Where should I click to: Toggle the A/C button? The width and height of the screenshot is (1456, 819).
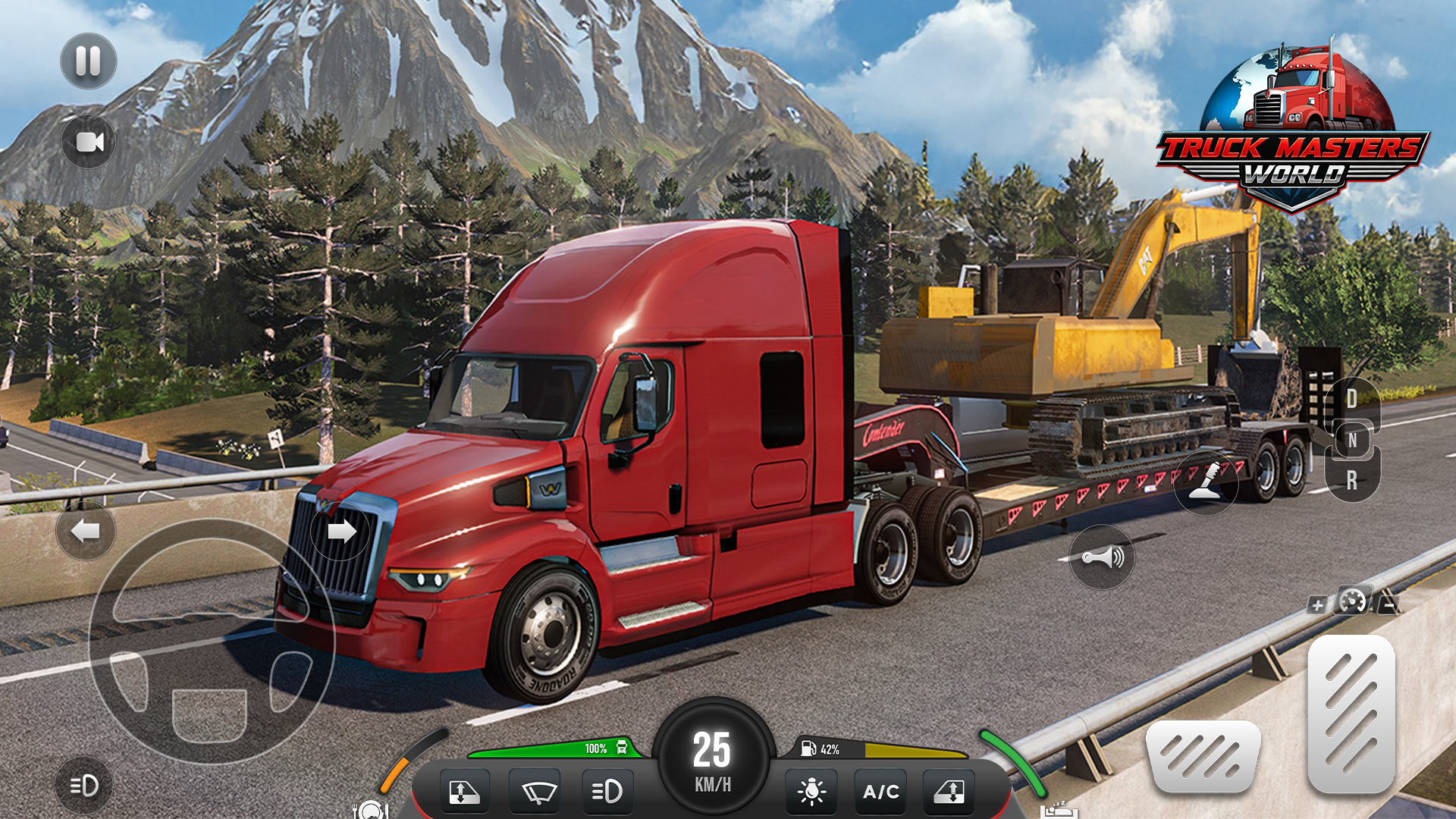[881, 792]
